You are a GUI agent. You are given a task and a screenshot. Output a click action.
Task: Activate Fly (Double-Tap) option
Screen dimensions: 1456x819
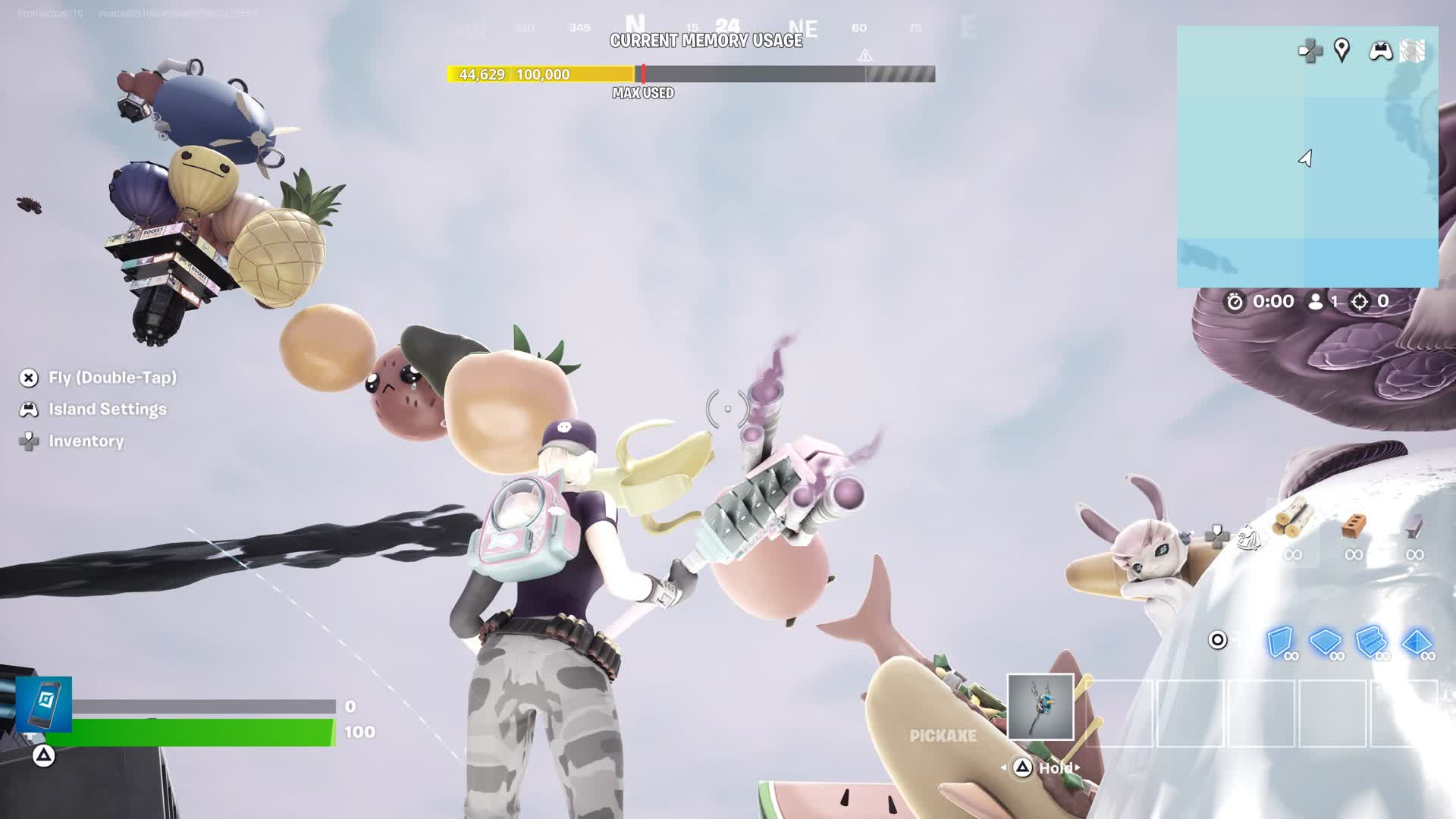pos(112,378)
